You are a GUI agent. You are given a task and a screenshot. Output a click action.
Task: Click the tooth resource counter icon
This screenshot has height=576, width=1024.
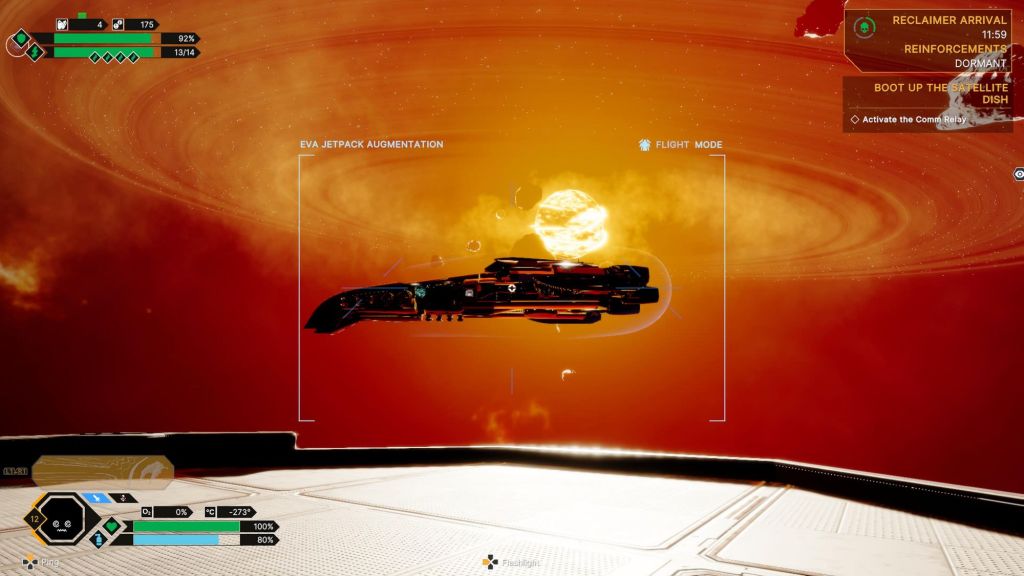tap(62, 24)
